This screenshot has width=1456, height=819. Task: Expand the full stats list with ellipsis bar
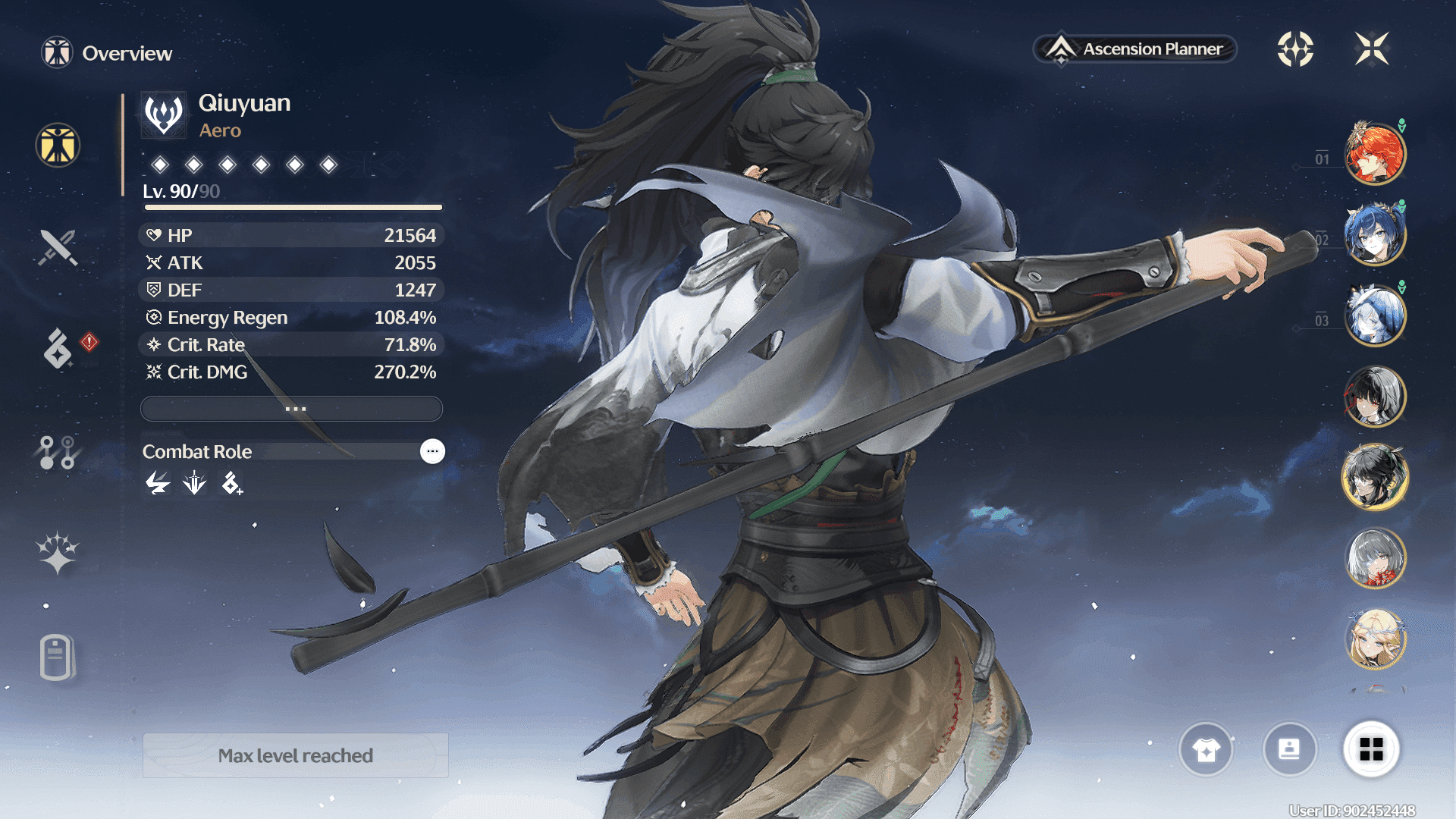click(292, 409)
